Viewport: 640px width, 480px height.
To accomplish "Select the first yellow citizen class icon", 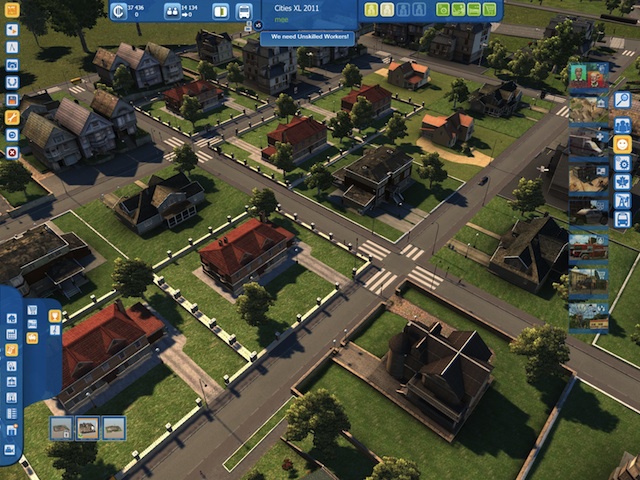I will pyautogui.click(x=372, y=10).
